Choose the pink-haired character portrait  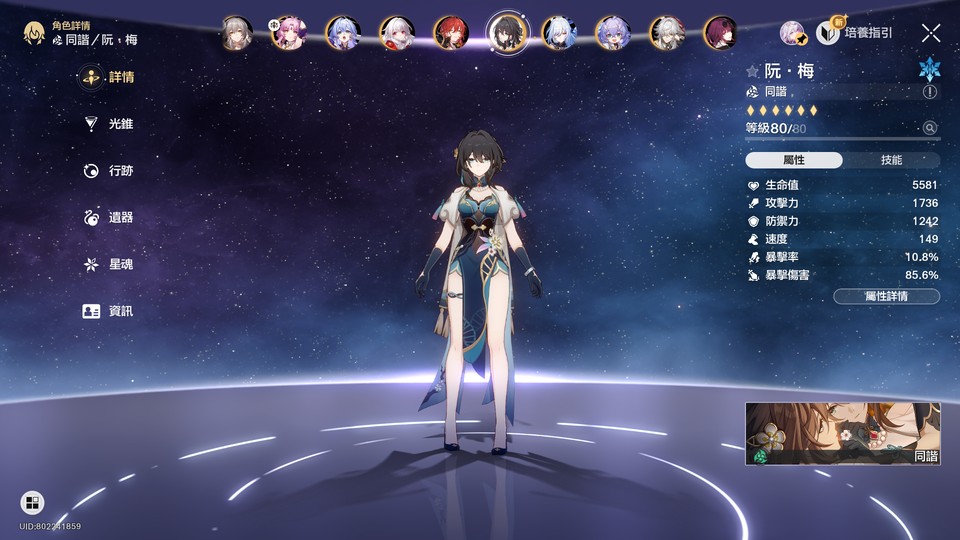[x=290, y=32]
